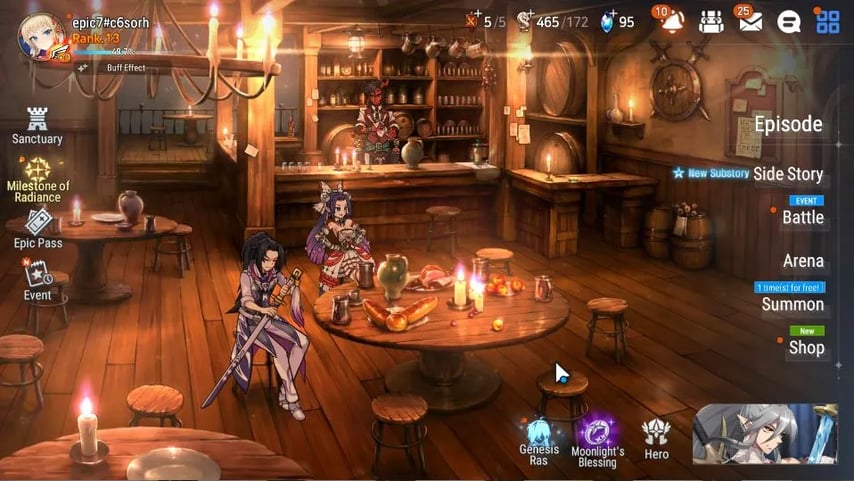Open the Sanctuary

[37, 125]
